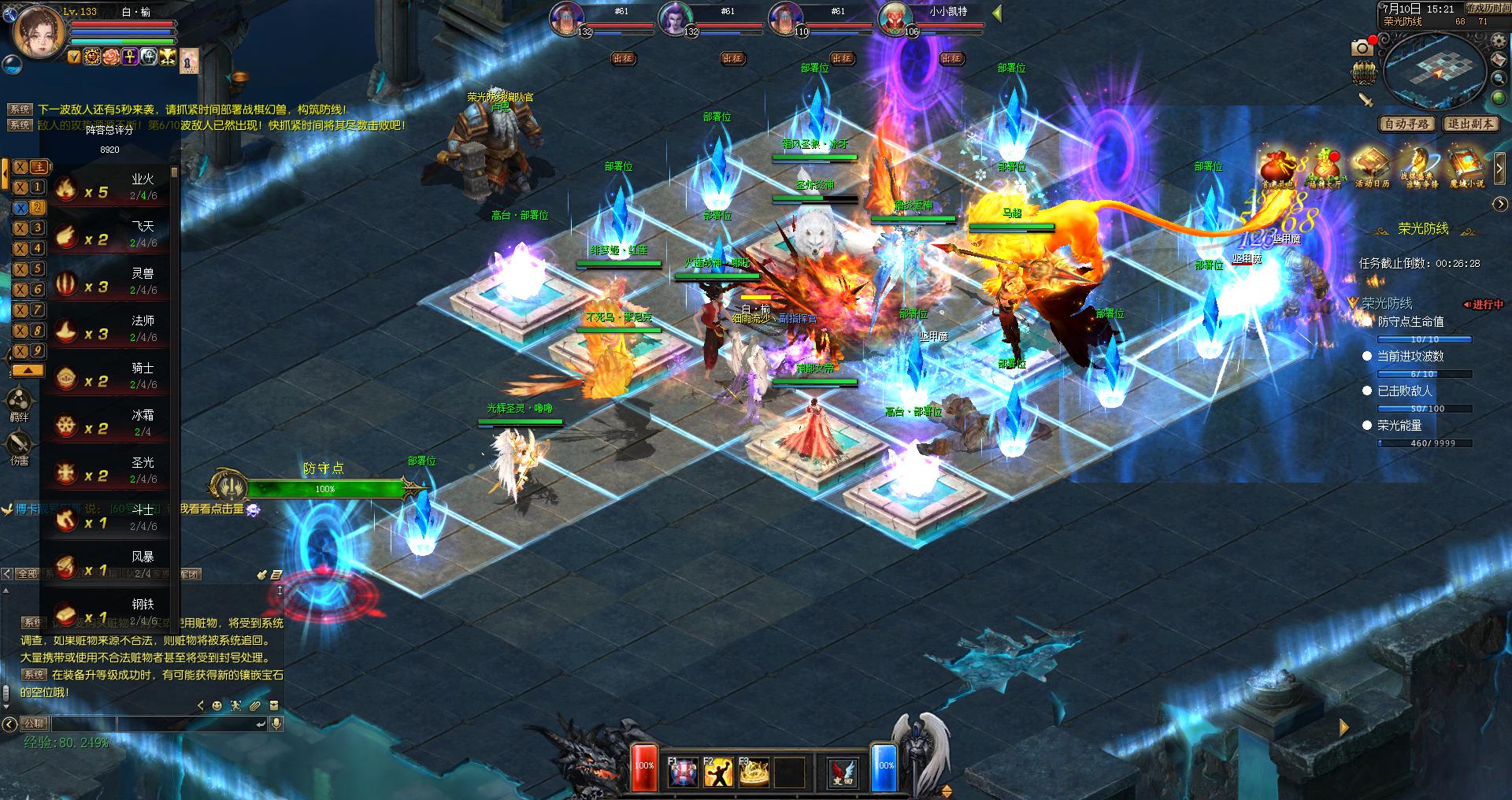Open the 福利大厅 welfare hall
This screenshot has height=800, width=1512.
1325,169
